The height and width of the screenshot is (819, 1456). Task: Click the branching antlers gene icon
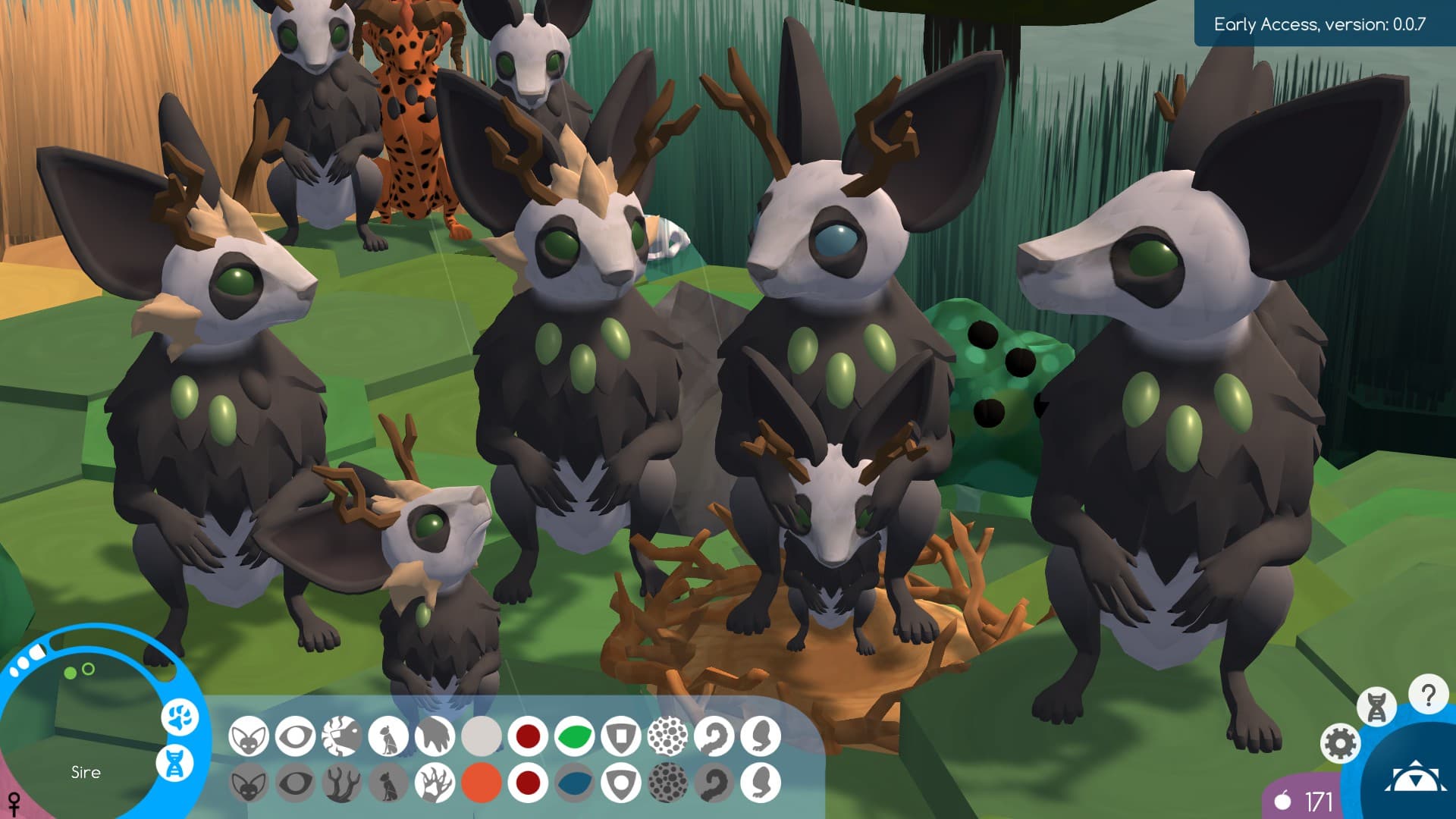point(341,785)
